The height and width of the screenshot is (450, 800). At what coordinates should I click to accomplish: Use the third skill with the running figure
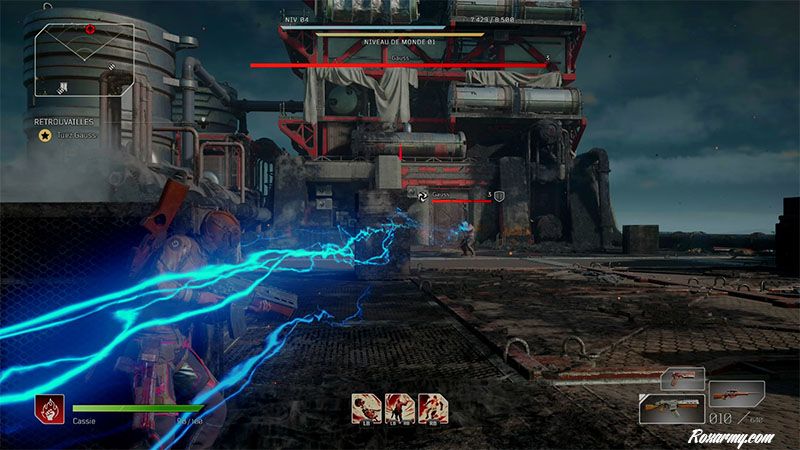[433, 407]
